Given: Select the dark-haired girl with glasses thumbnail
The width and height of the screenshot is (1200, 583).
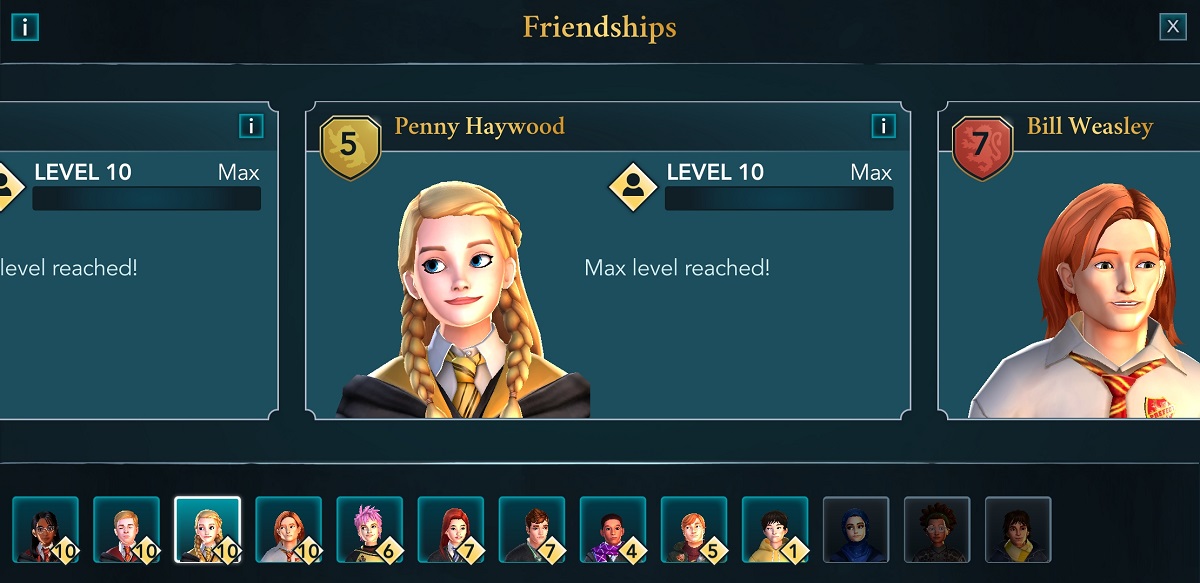Looking at the screenshot, I should [45, 529].
